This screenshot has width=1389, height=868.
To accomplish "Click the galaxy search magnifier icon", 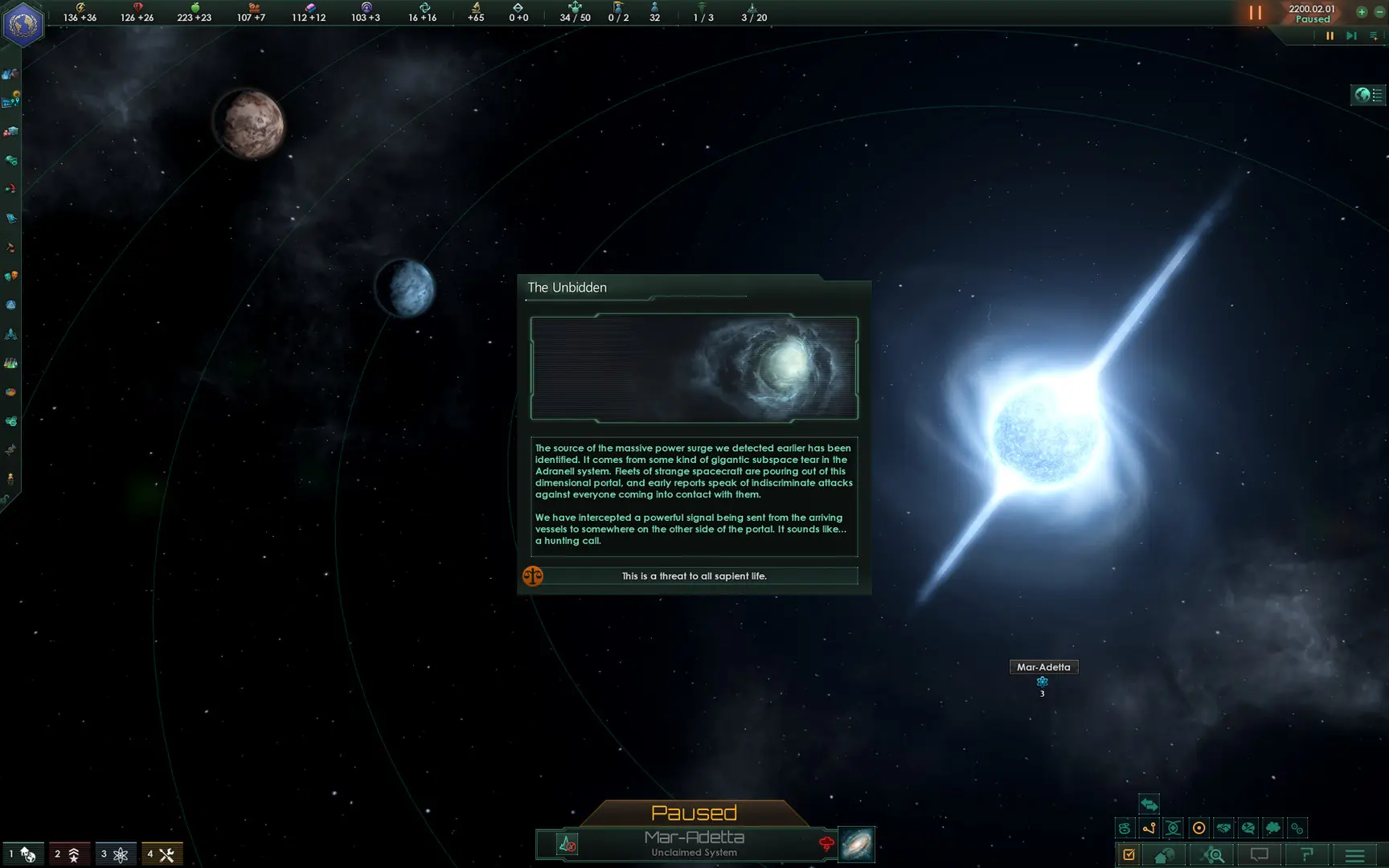I will (1213, 855).
